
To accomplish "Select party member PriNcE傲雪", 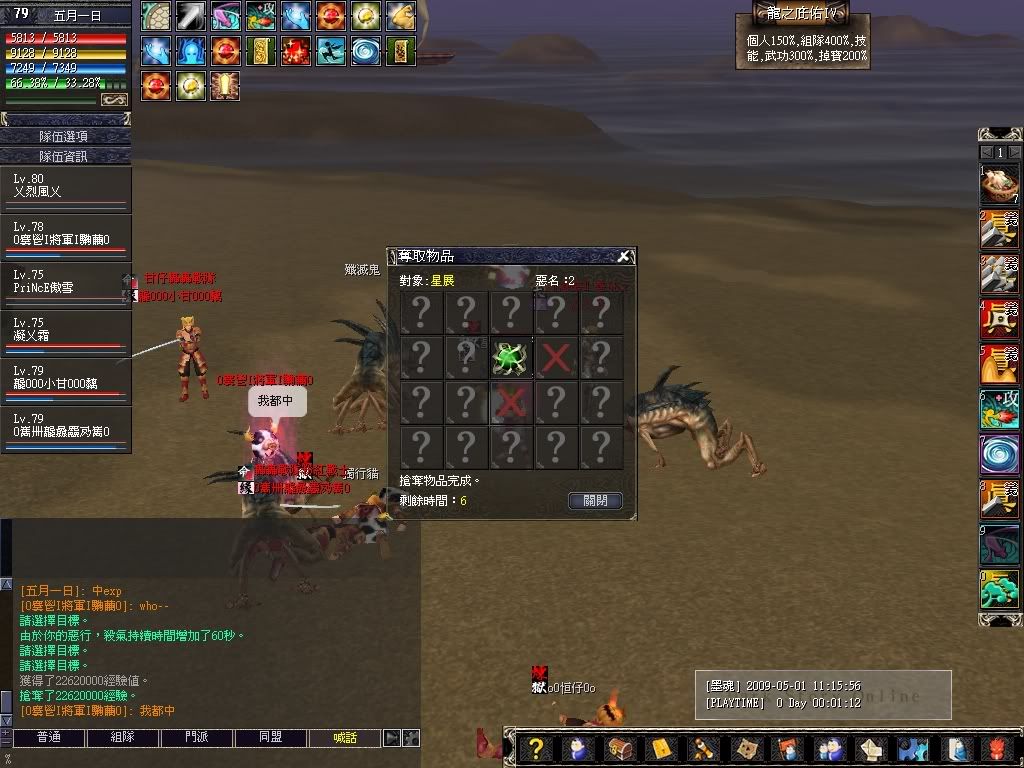I will coord(66,282).
